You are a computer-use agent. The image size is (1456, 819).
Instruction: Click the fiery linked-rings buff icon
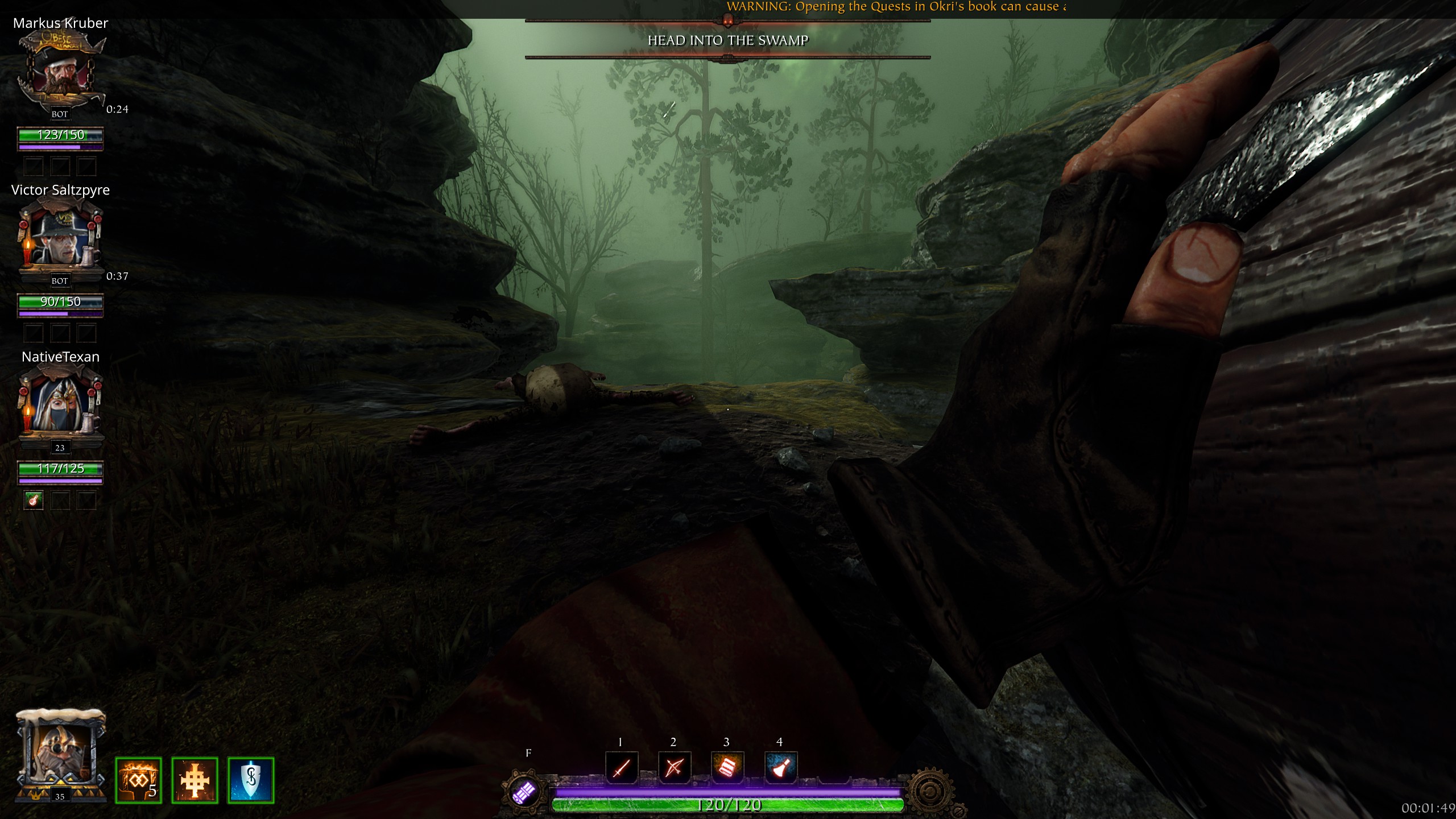(x=138, y=780)
